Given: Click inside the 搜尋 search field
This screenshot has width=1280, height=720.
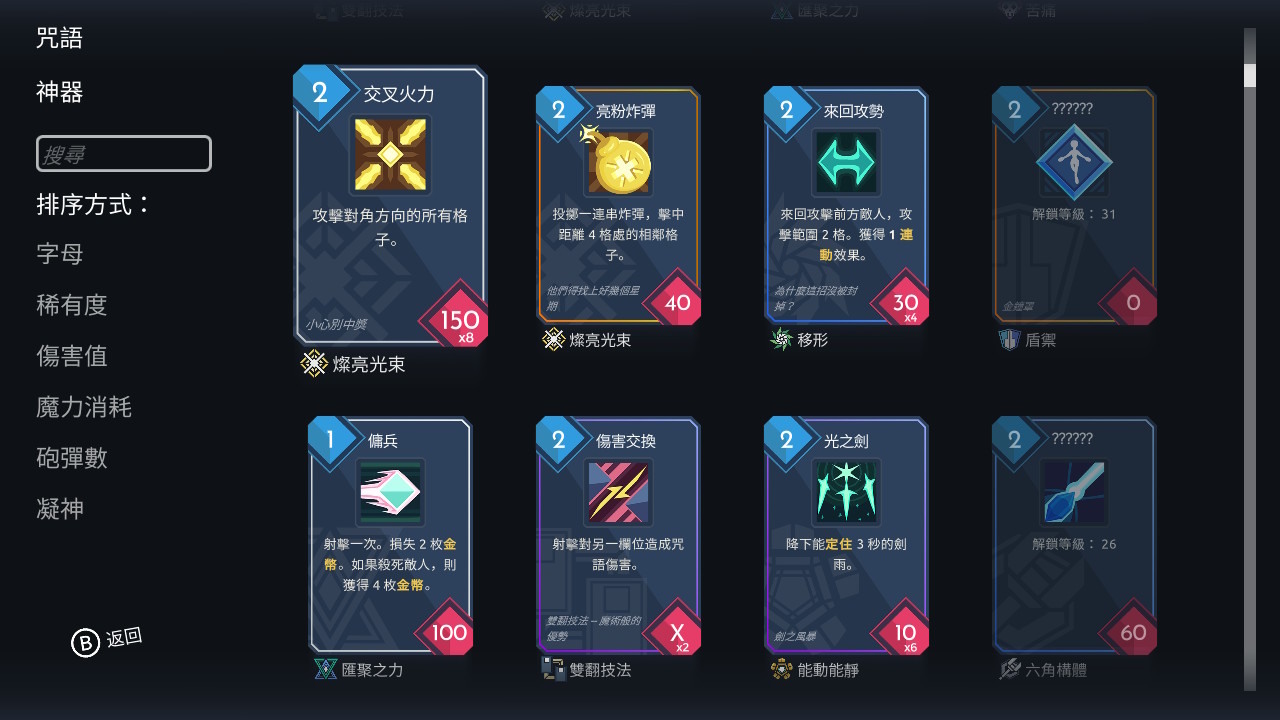Looking at the screenshot, I should point(123,153).
